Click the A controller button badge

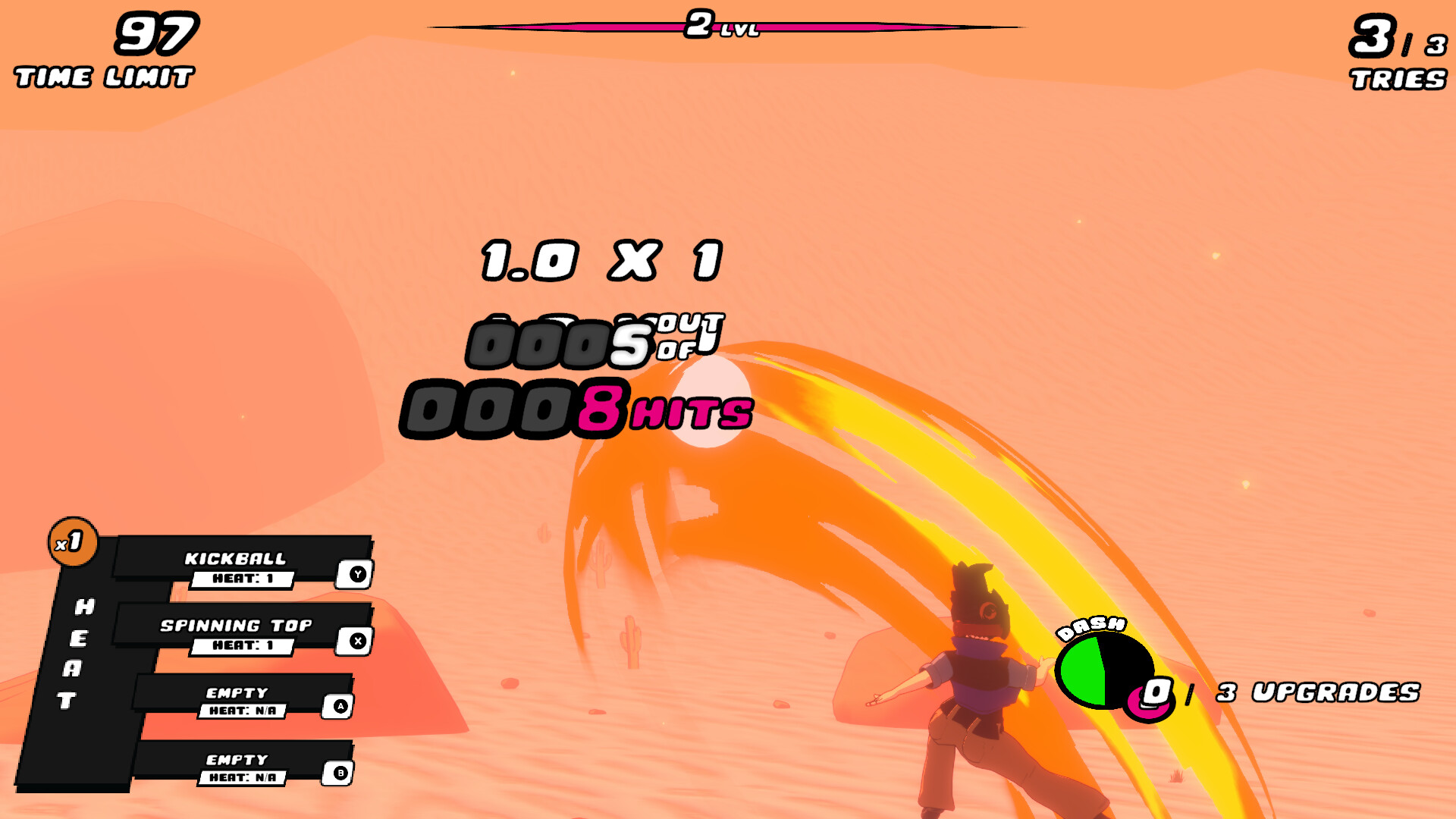click(341, 708)
